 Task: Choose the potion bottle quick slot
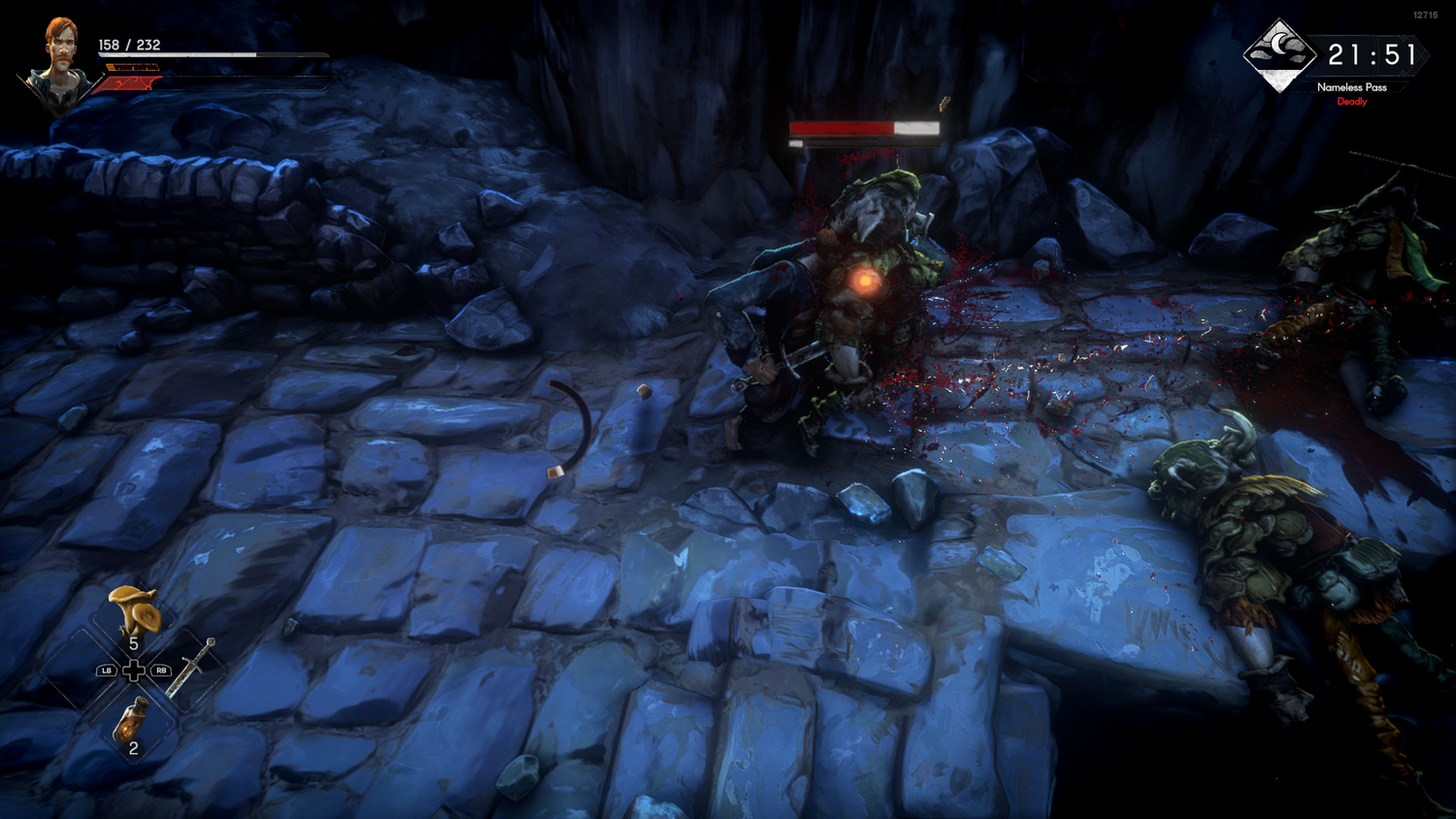pos(132,721)
